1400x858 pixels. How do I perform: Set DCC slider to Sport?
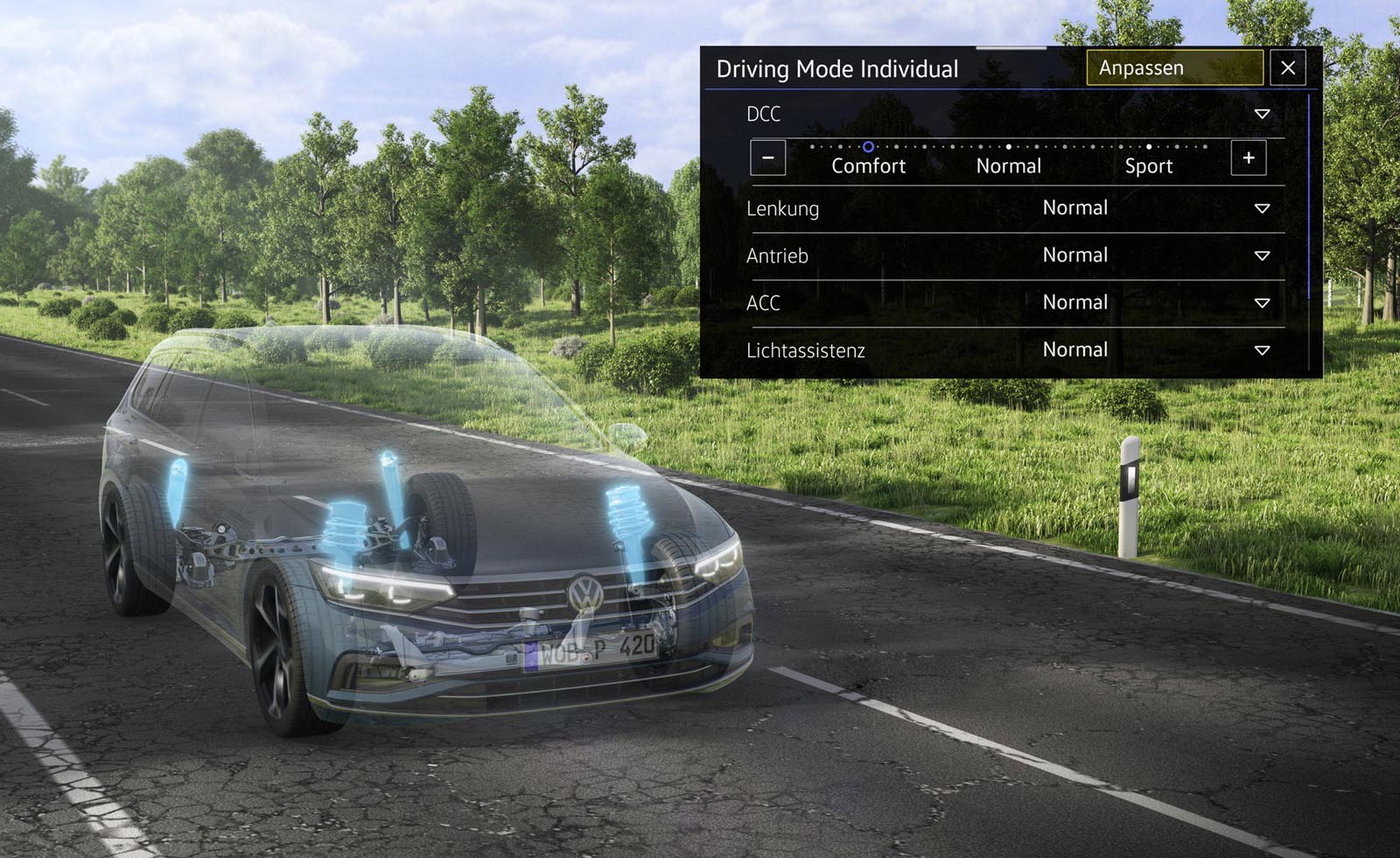tap(1149, 148)
